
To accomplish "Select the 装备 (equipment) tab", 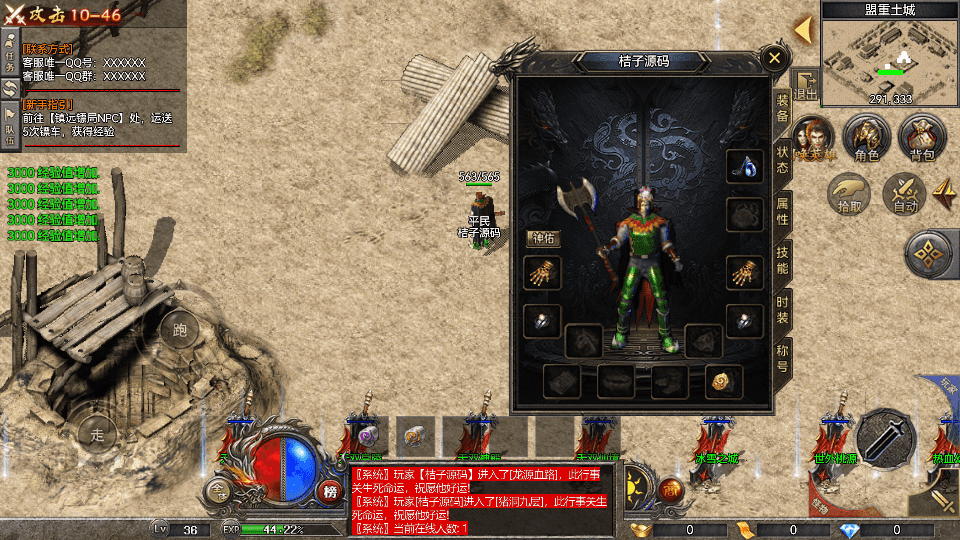I will (783, 107).
